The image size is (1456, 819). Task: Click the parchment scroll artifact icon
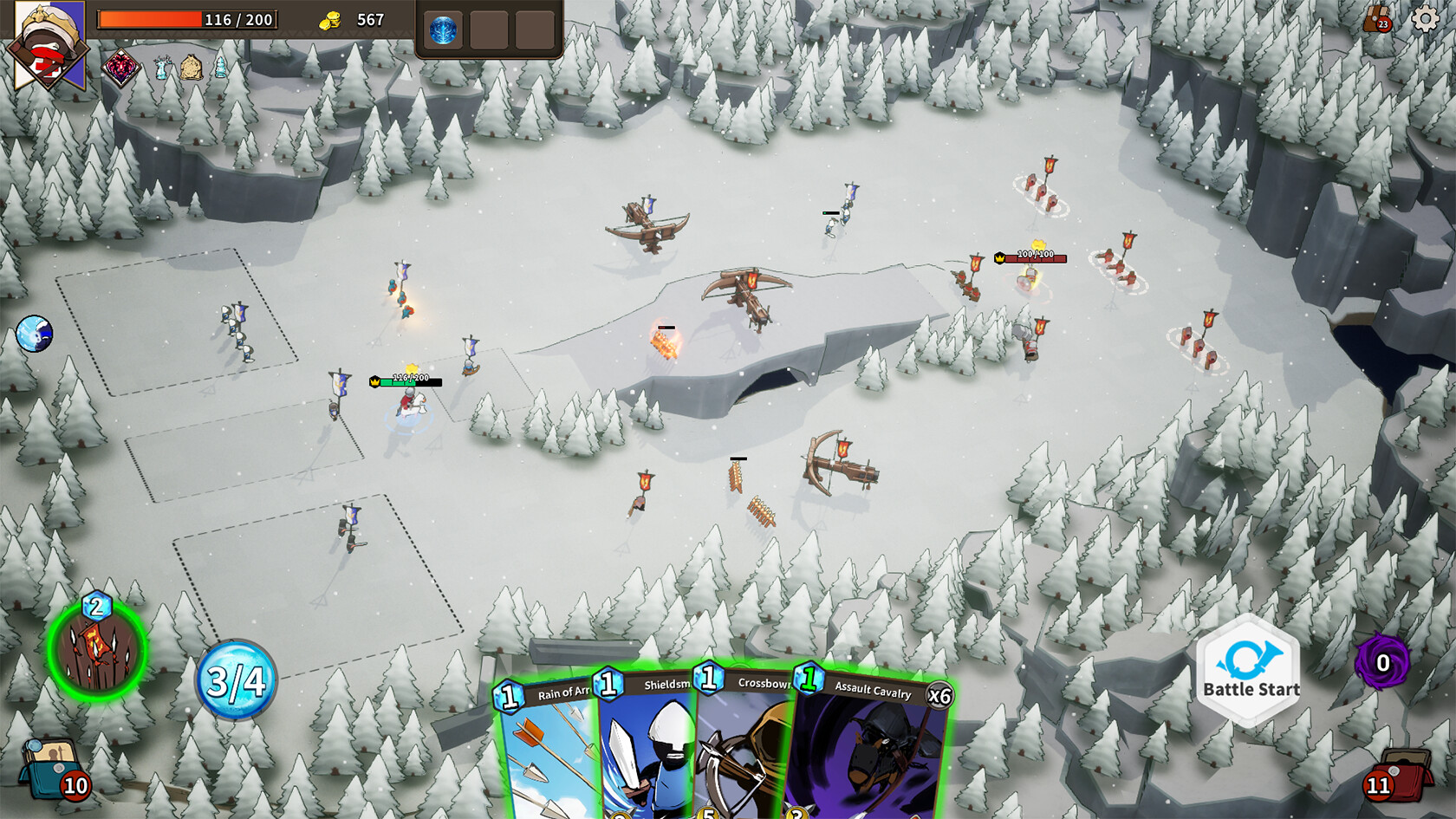point(191,67)
